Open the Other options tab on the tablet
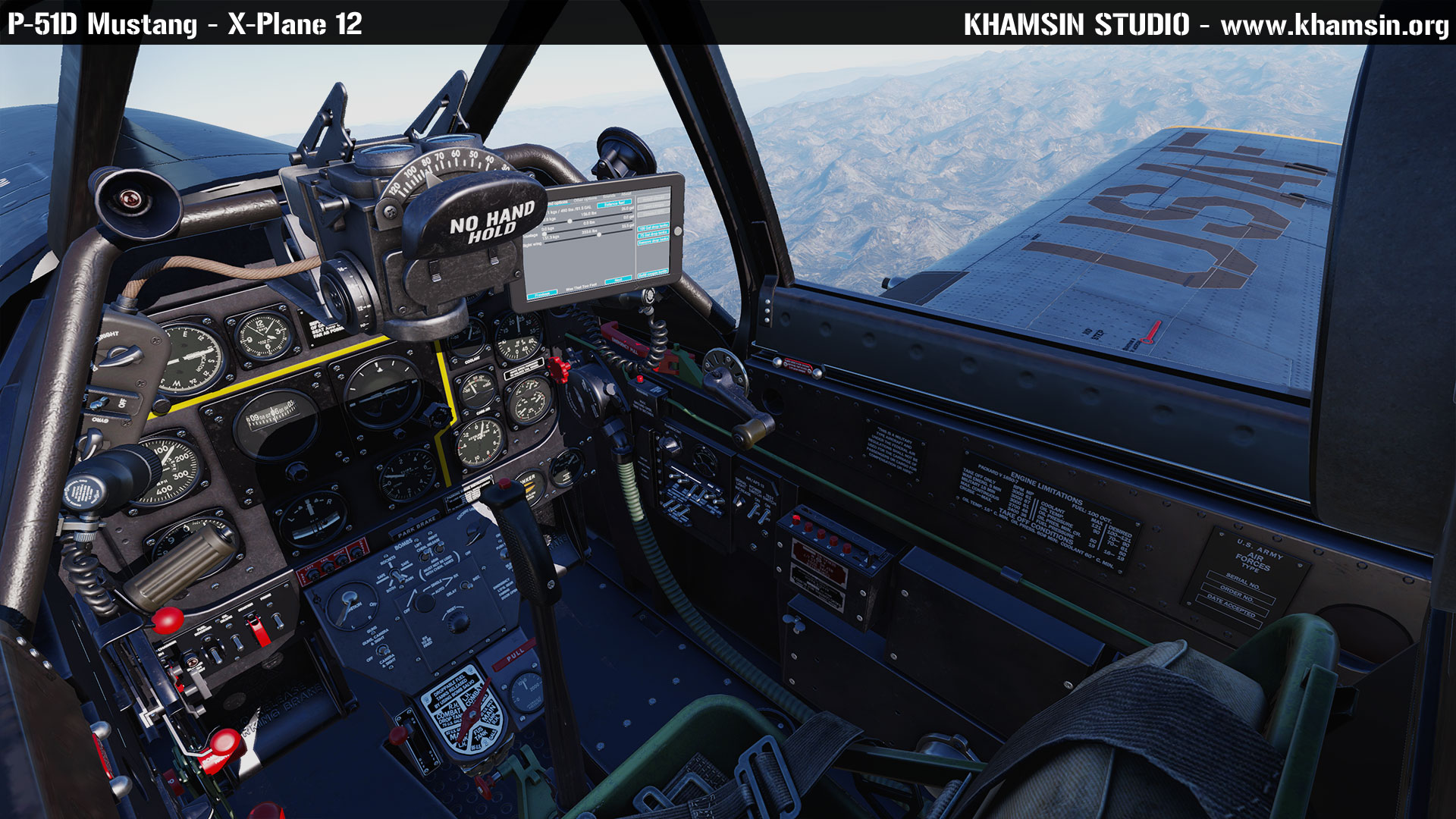 [585, 198]
